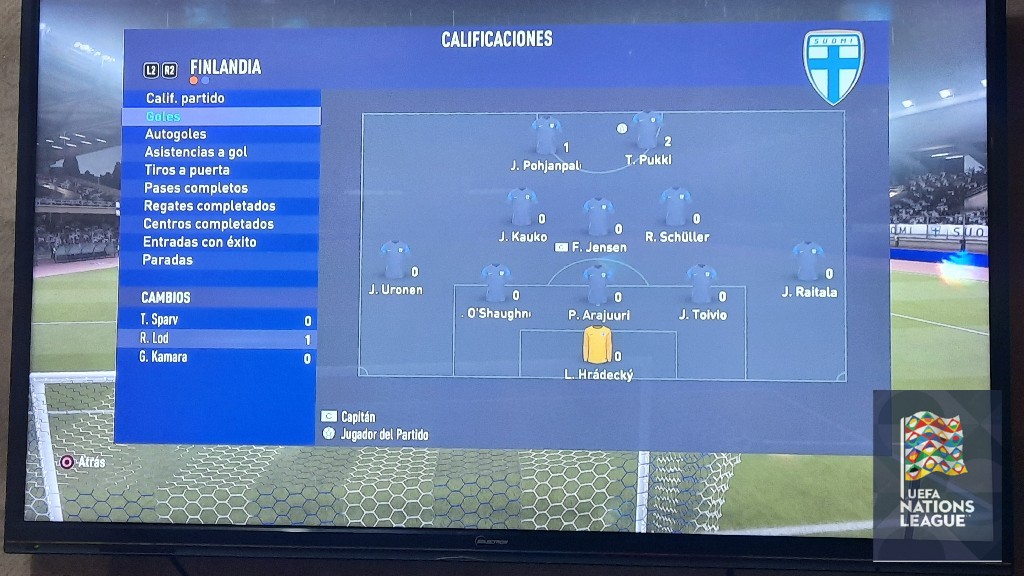Screen dimensions: 1024x576
Task: Select goalkeeper L. Hrádecký's yellow shirt
Action: point(597,343)
